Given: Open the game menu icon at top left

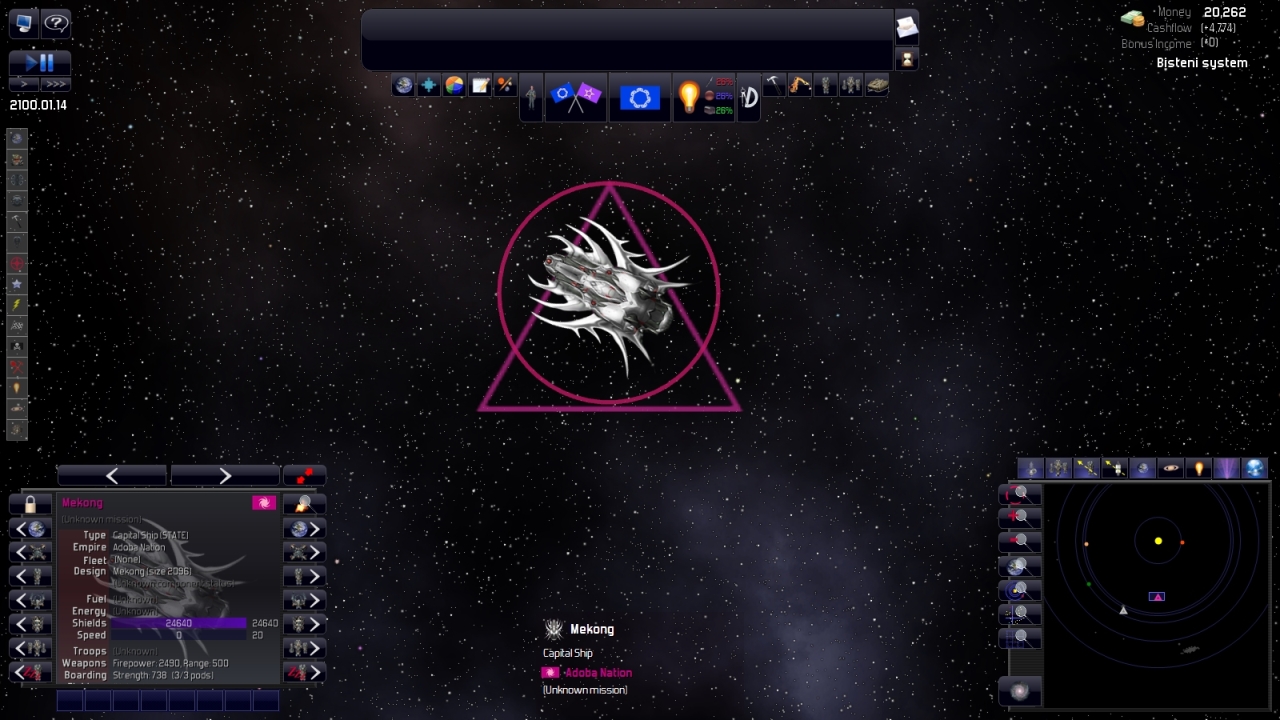Looking at the screenshot, I should 22,23.
